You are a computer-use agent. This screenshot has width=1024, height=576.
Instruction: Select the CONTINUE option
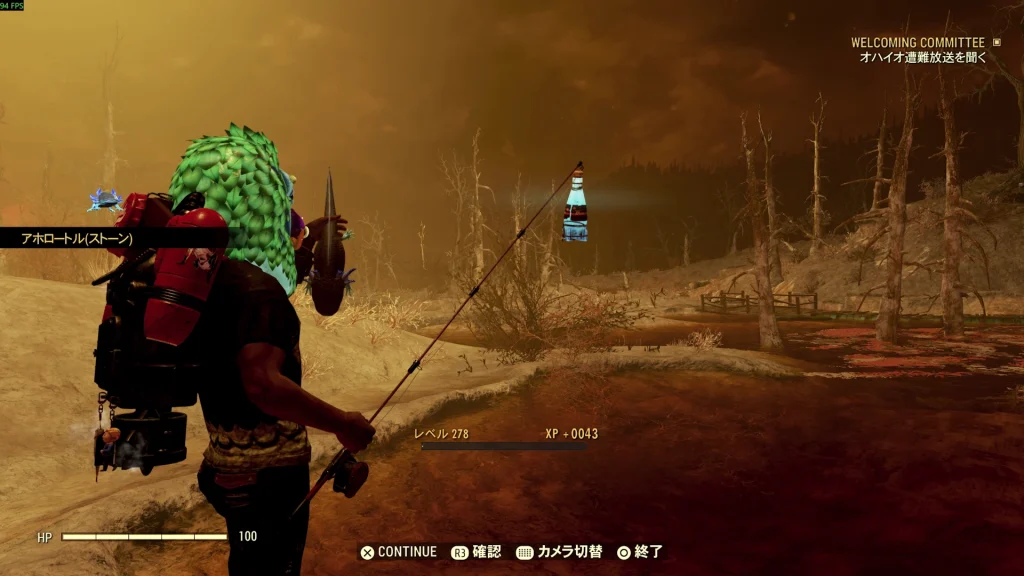click(x=399, y=552)
